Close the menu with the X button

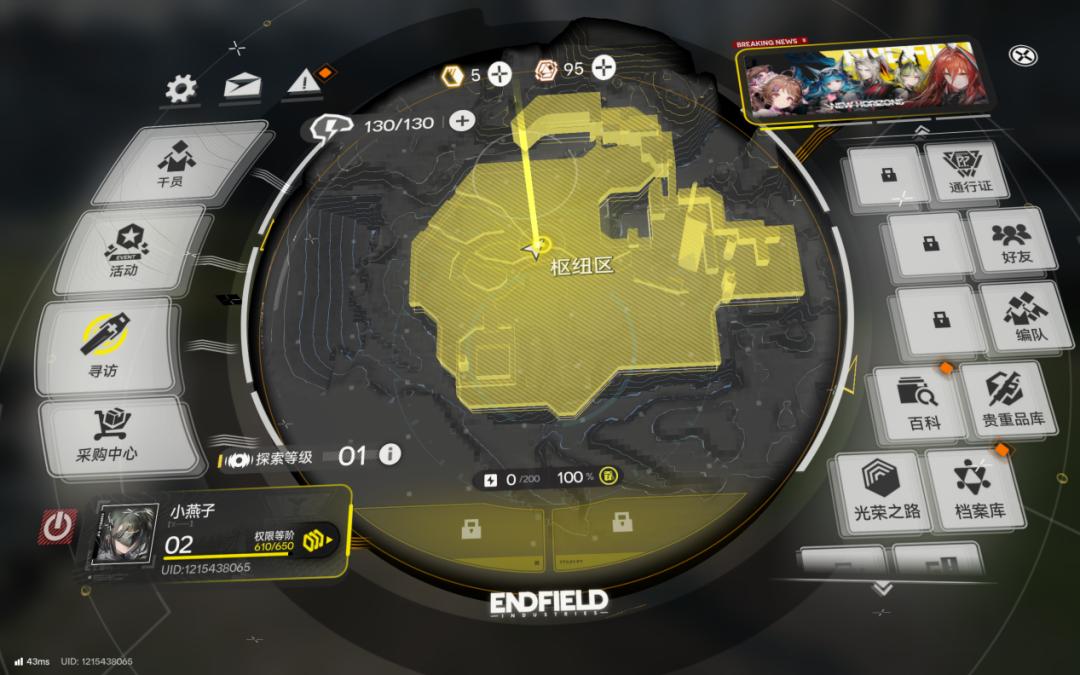coord(1022,56)
